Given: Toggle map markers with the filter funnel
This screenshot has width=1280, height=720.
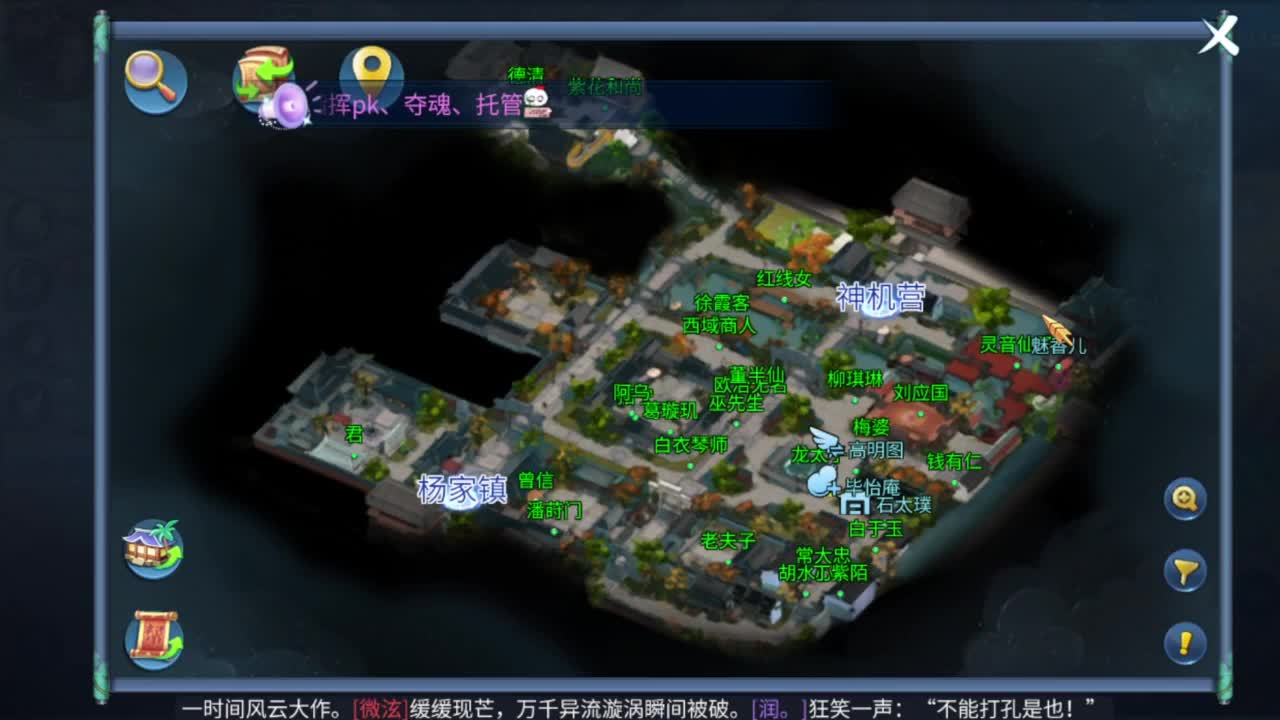Looking at the screenshot, I should [1186, 567].
